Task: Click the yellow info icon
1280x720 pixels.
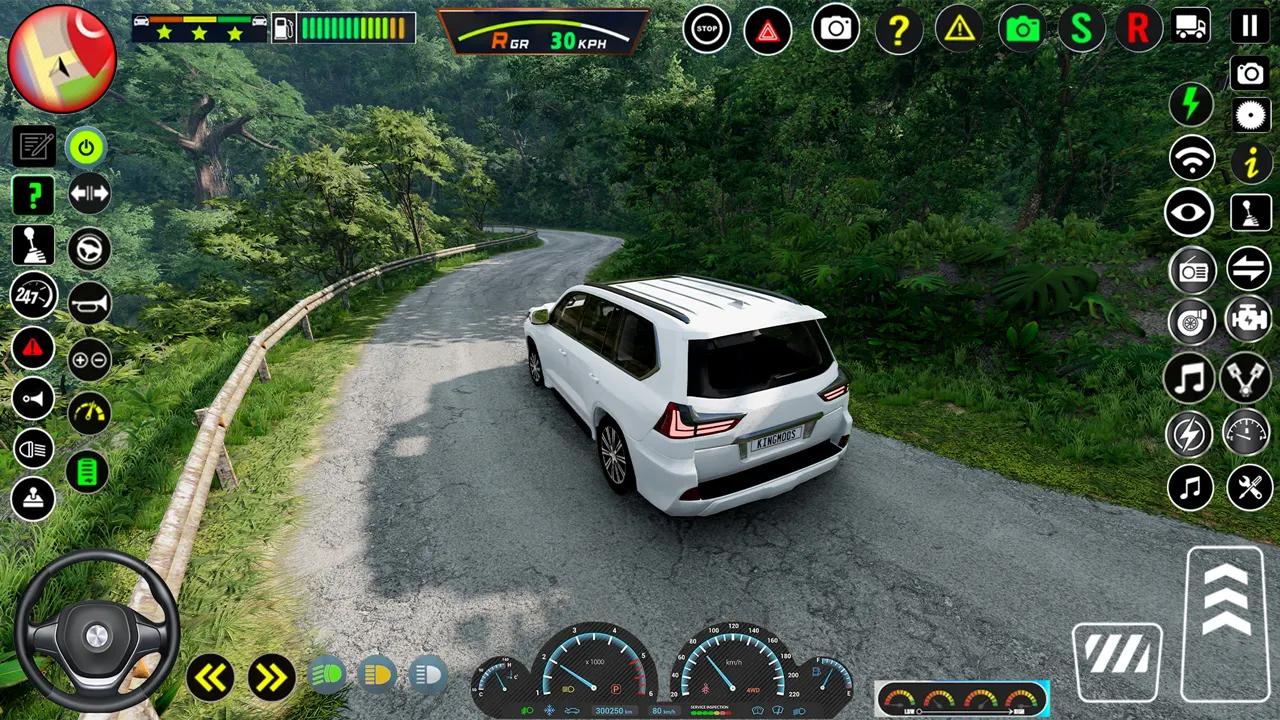Action: [x=1251, y=162]
